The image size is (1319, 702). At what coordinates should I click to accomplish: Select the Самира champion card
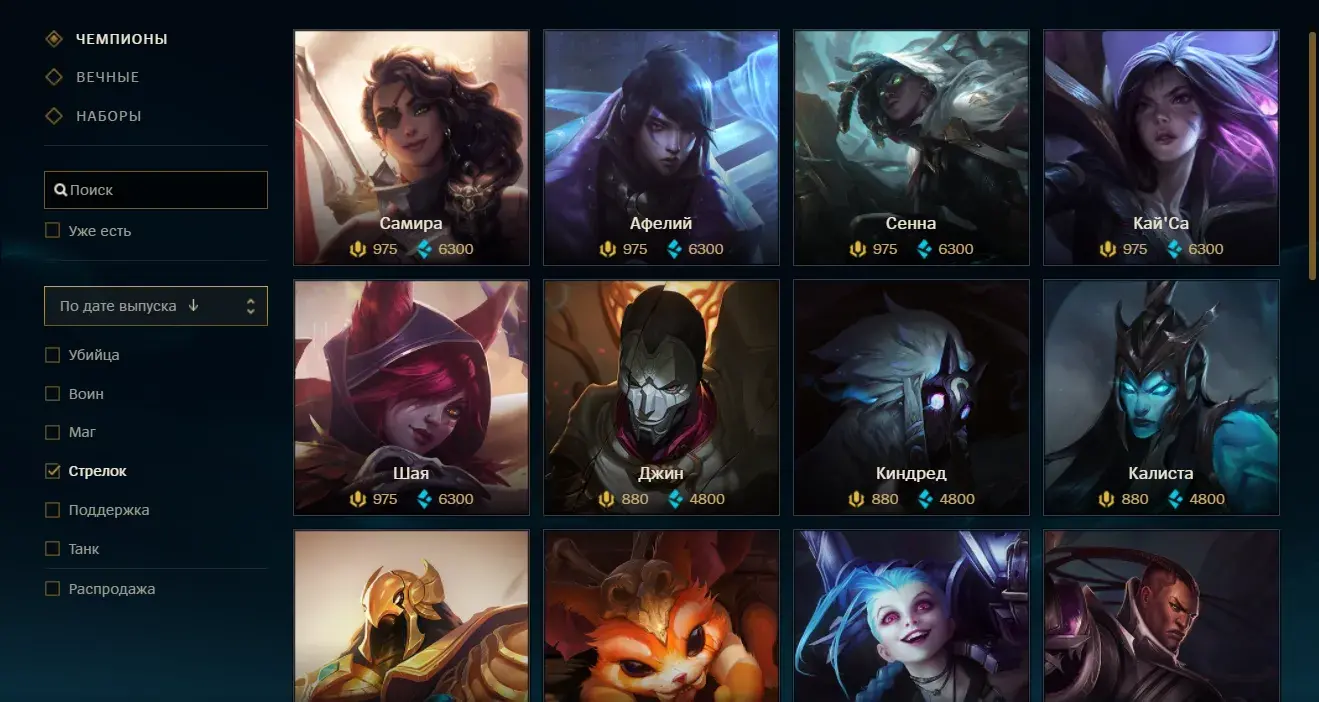[x=411, y=147]
